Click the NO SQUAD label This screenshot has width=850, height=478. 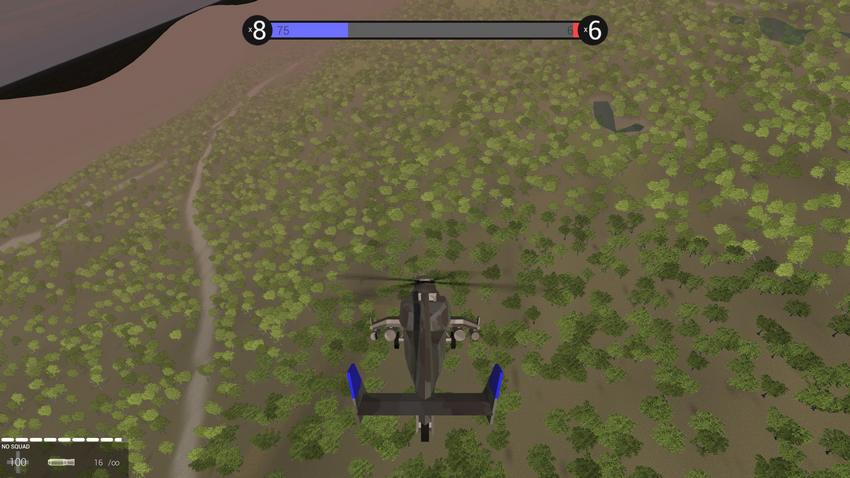(16, 446)
